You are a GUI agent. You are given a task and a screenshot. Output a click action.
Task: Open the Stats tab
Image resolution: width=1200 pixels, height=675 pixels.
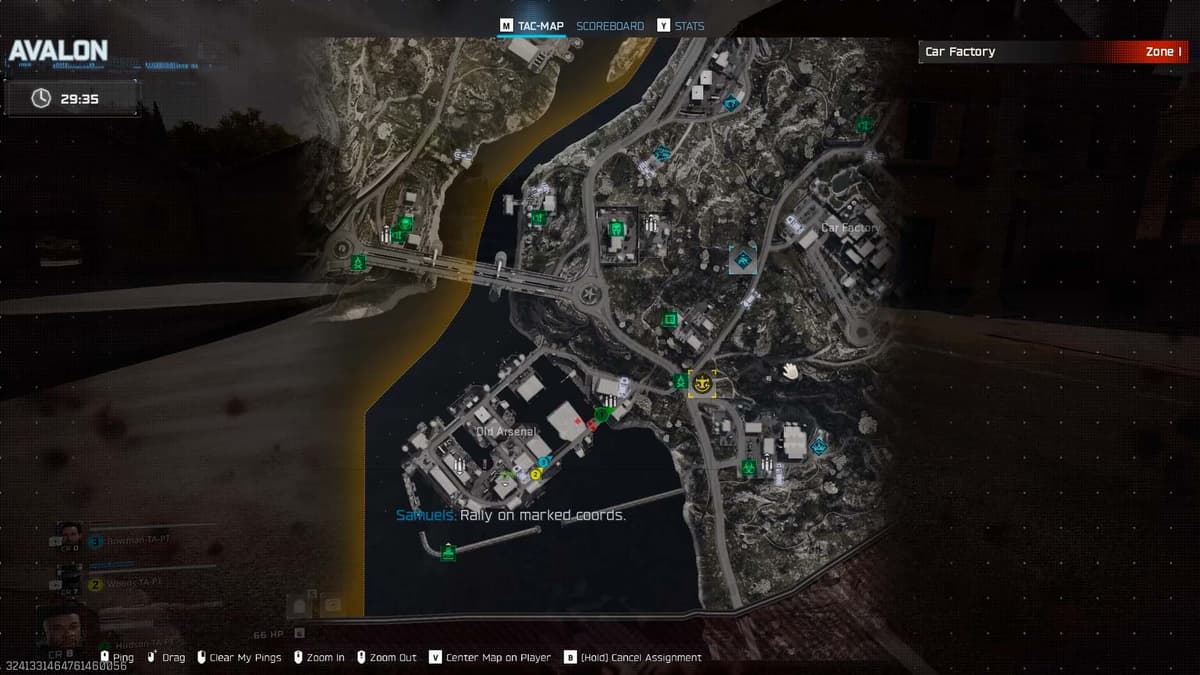(x=689, y=26)
